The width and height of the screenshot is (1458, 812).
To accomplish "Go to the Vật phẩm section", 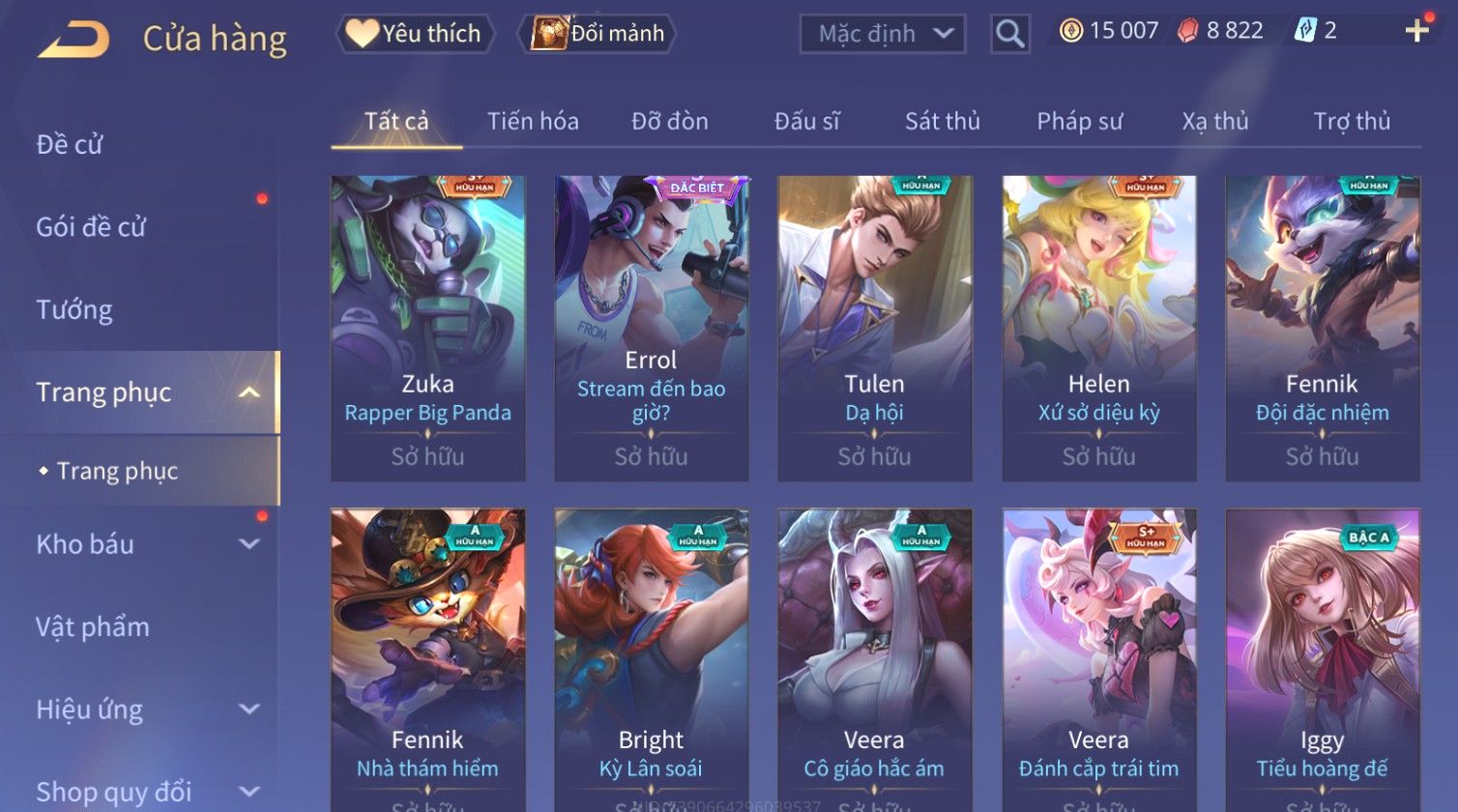I will tap(93, 627).
